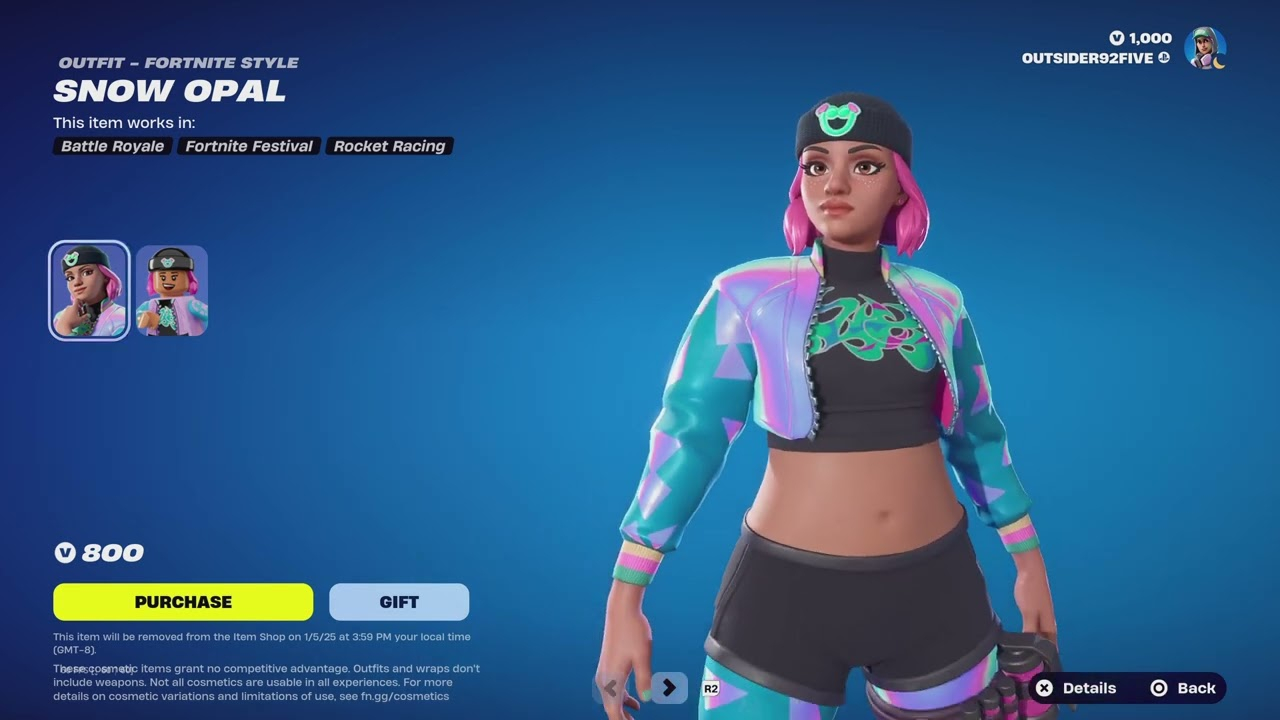
Task: Click the Gift button
Action: (399, 601)
